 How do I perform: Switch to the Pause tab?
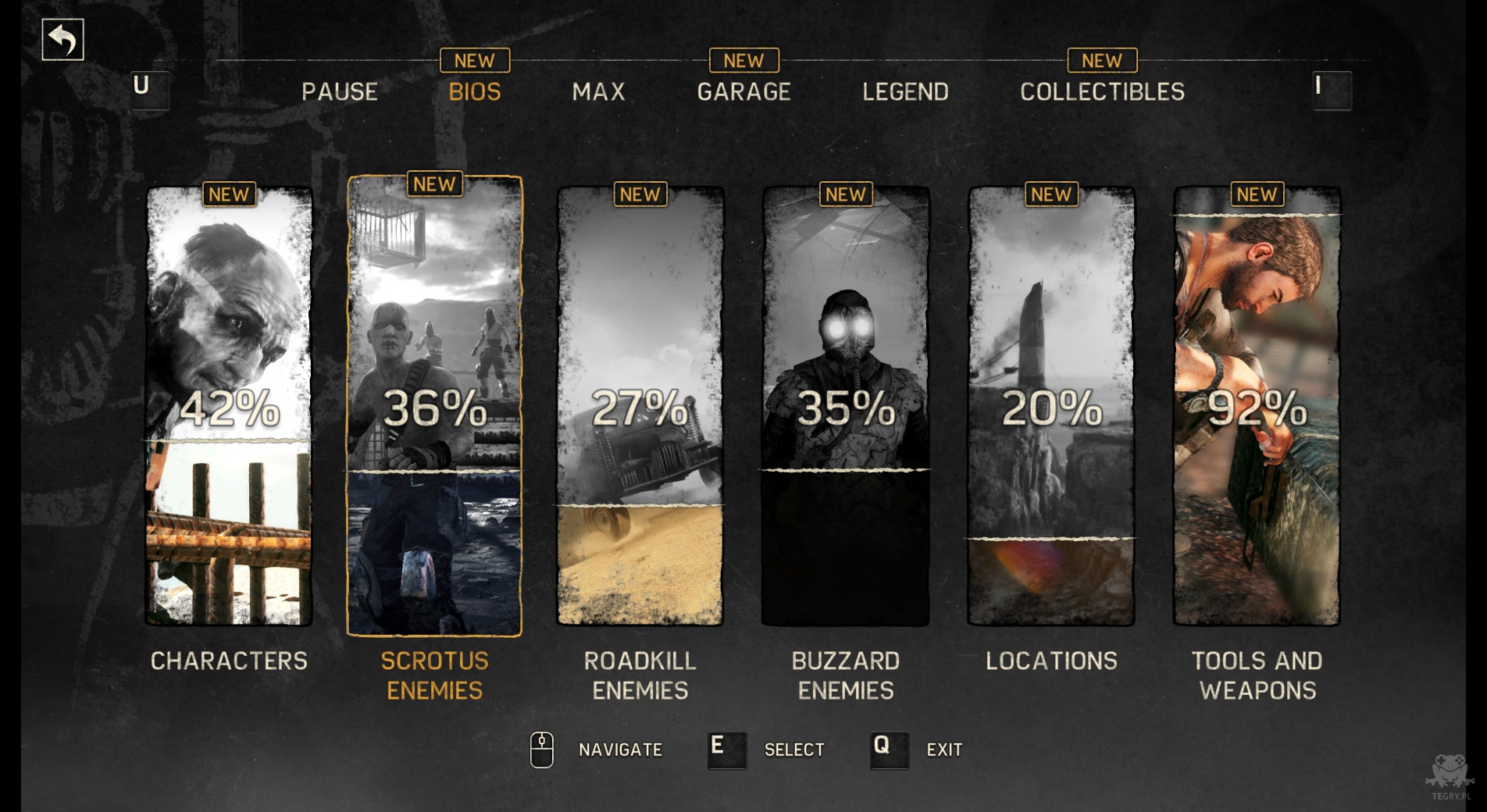(340, 92)
